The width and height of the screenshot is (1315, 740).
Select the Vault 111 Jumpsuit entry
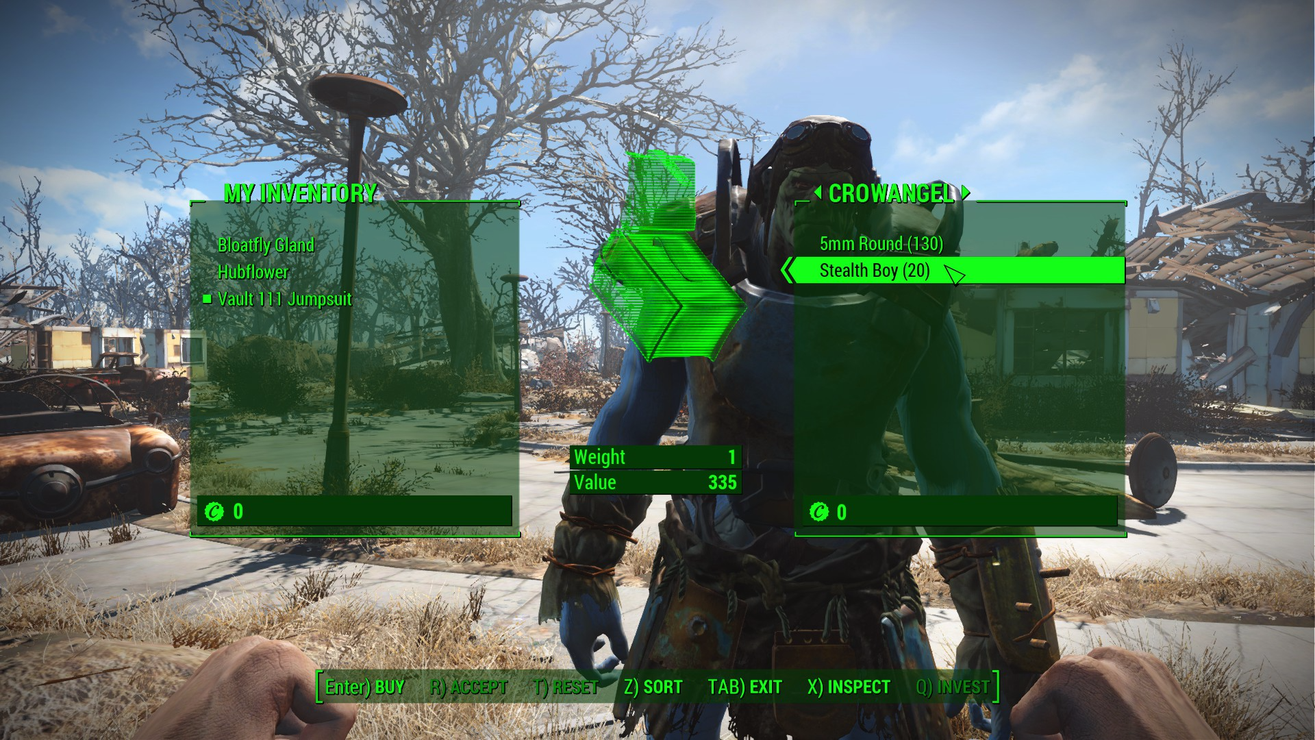(x=285, y=299)
